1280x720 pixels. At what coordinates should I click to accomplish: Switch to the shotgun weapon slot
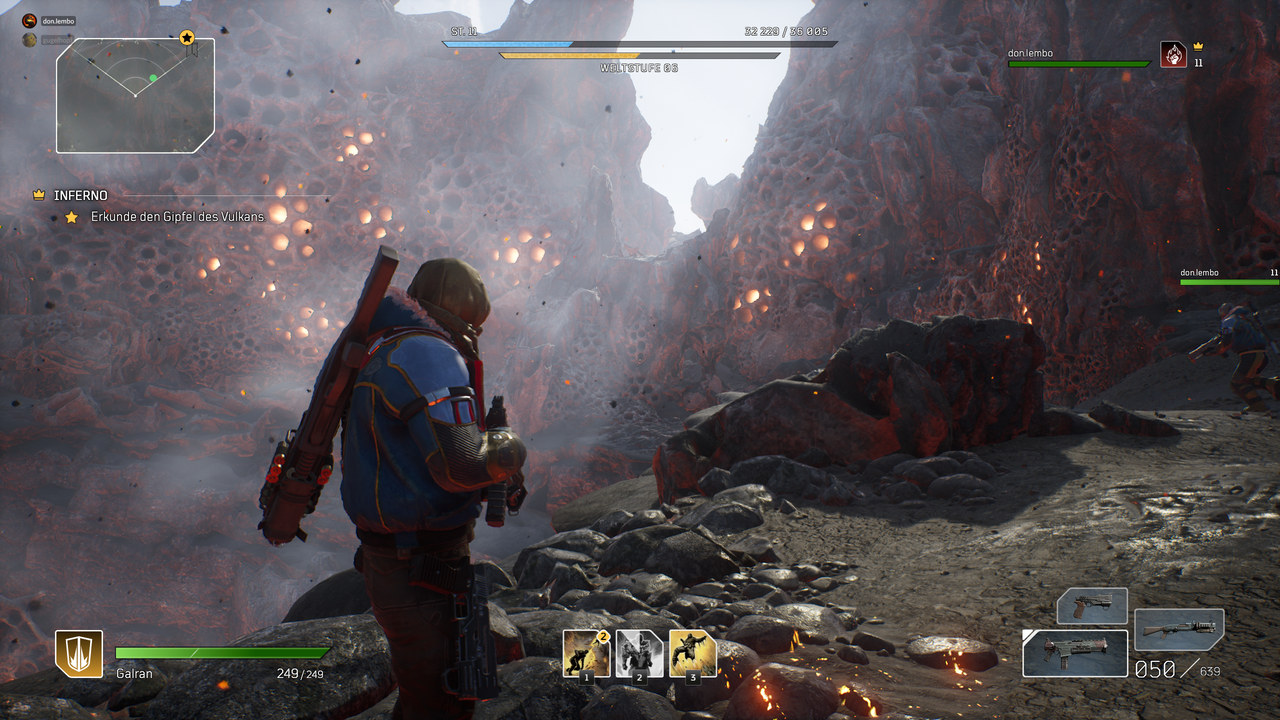click(1179, 629)
